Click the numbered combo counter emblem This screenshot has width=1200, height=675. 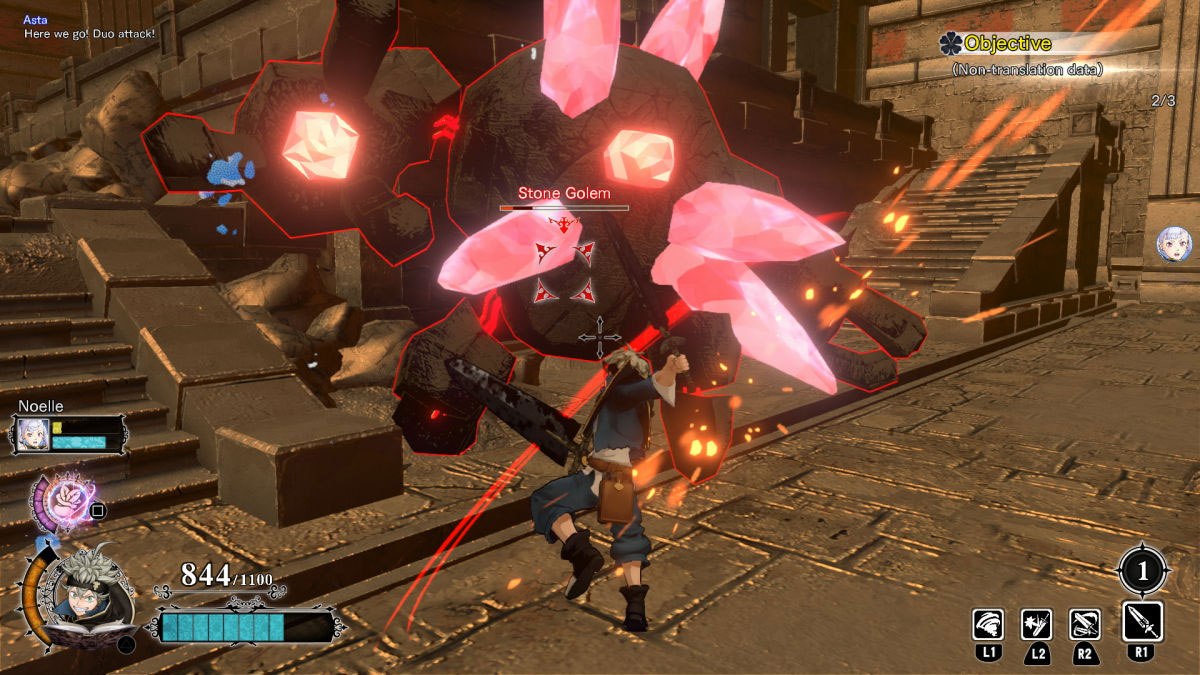coord(1142,571)
